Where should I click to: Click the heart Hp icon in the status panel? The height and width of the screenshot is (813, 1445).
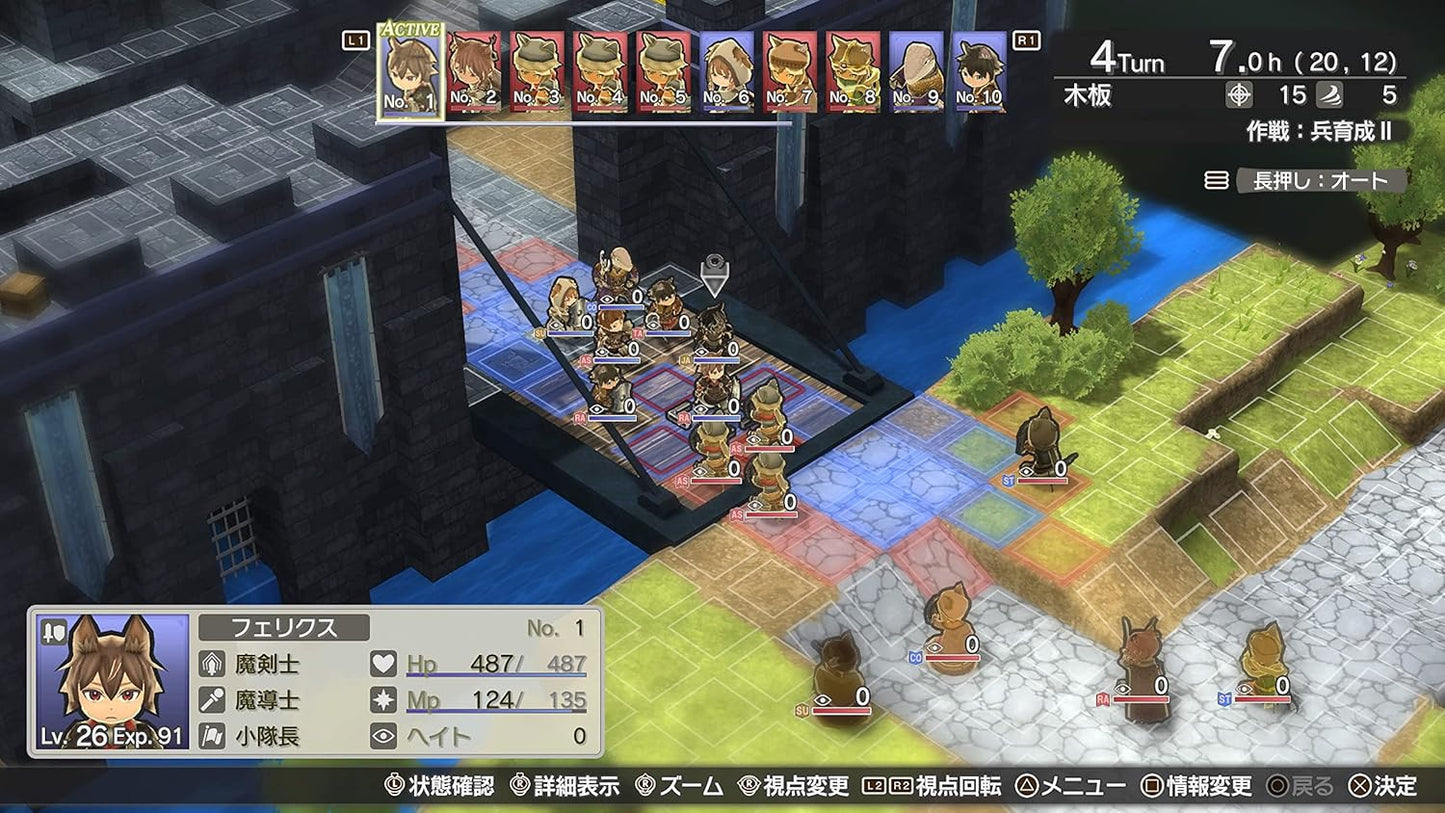382,665
